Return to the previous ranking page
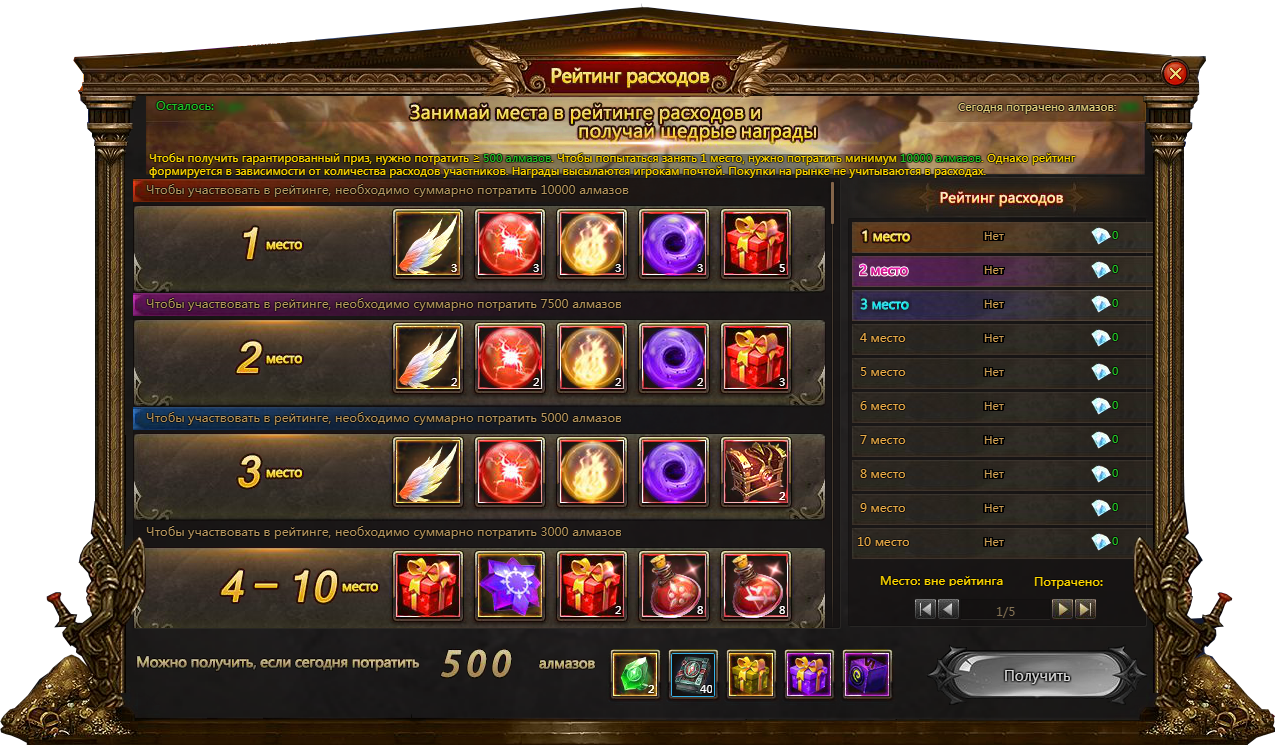Screen dimensions: 1275x745 tap(948, 609)
